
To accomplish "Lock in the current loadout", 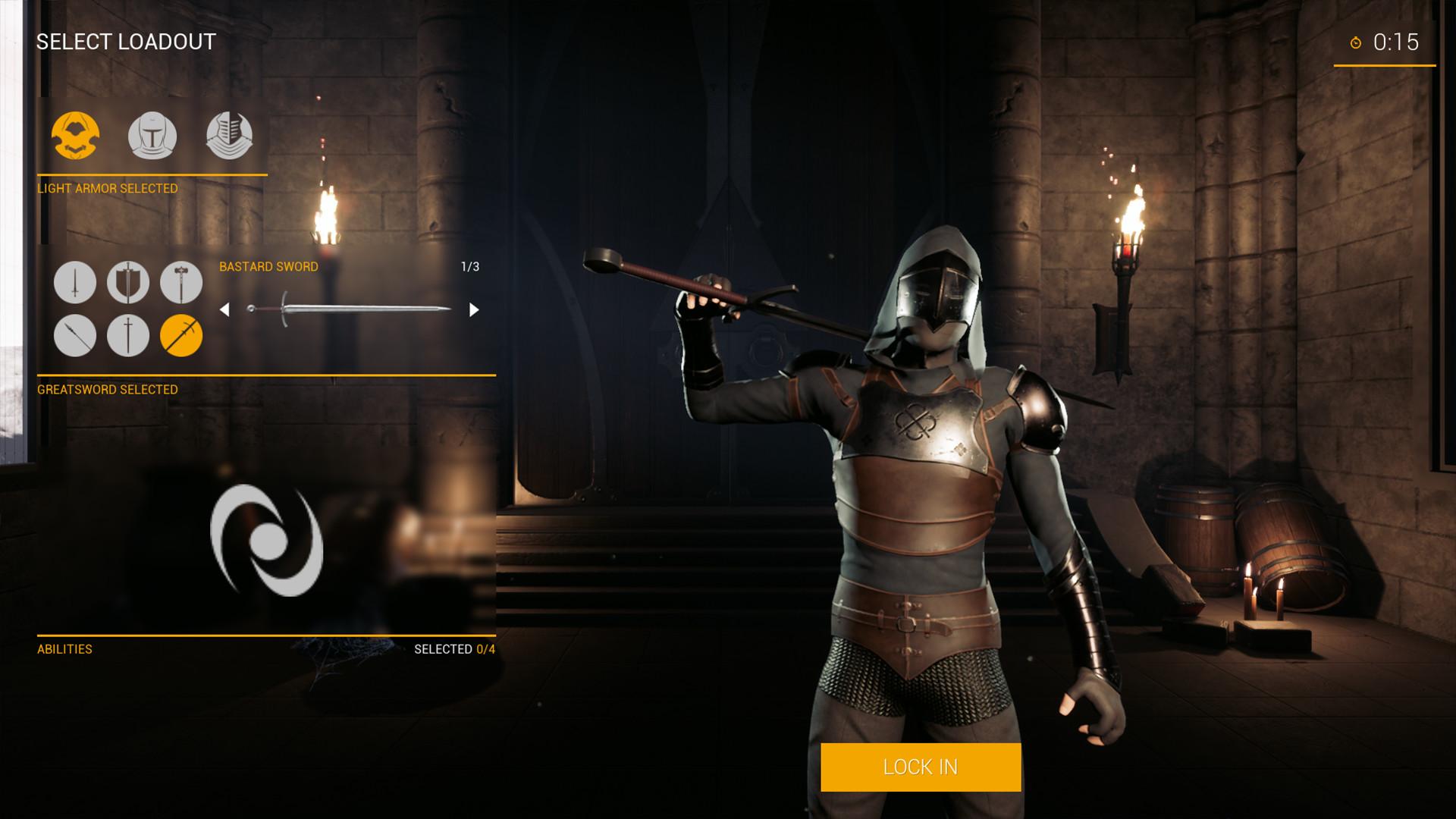I will [920, 767].
